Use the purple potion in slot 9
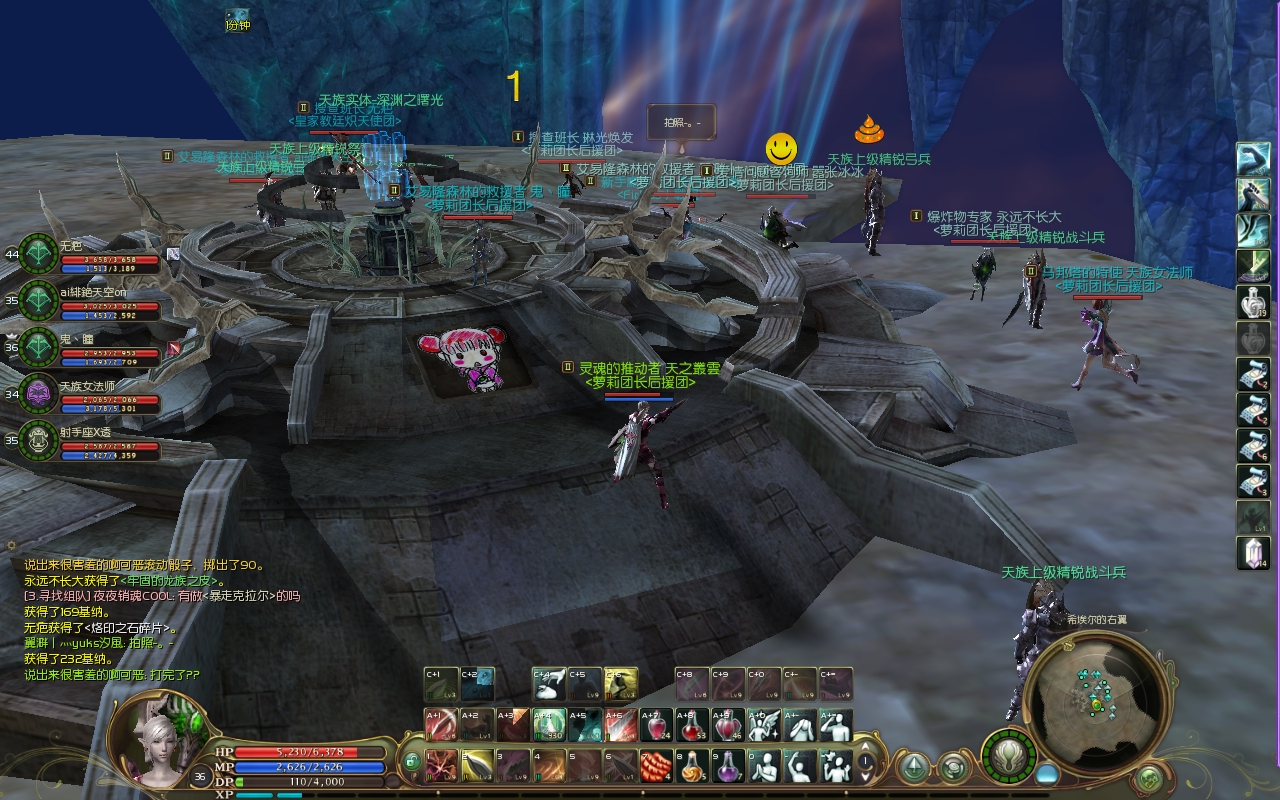The height and width of the screenshot is (800, 1280). (728, 766)
